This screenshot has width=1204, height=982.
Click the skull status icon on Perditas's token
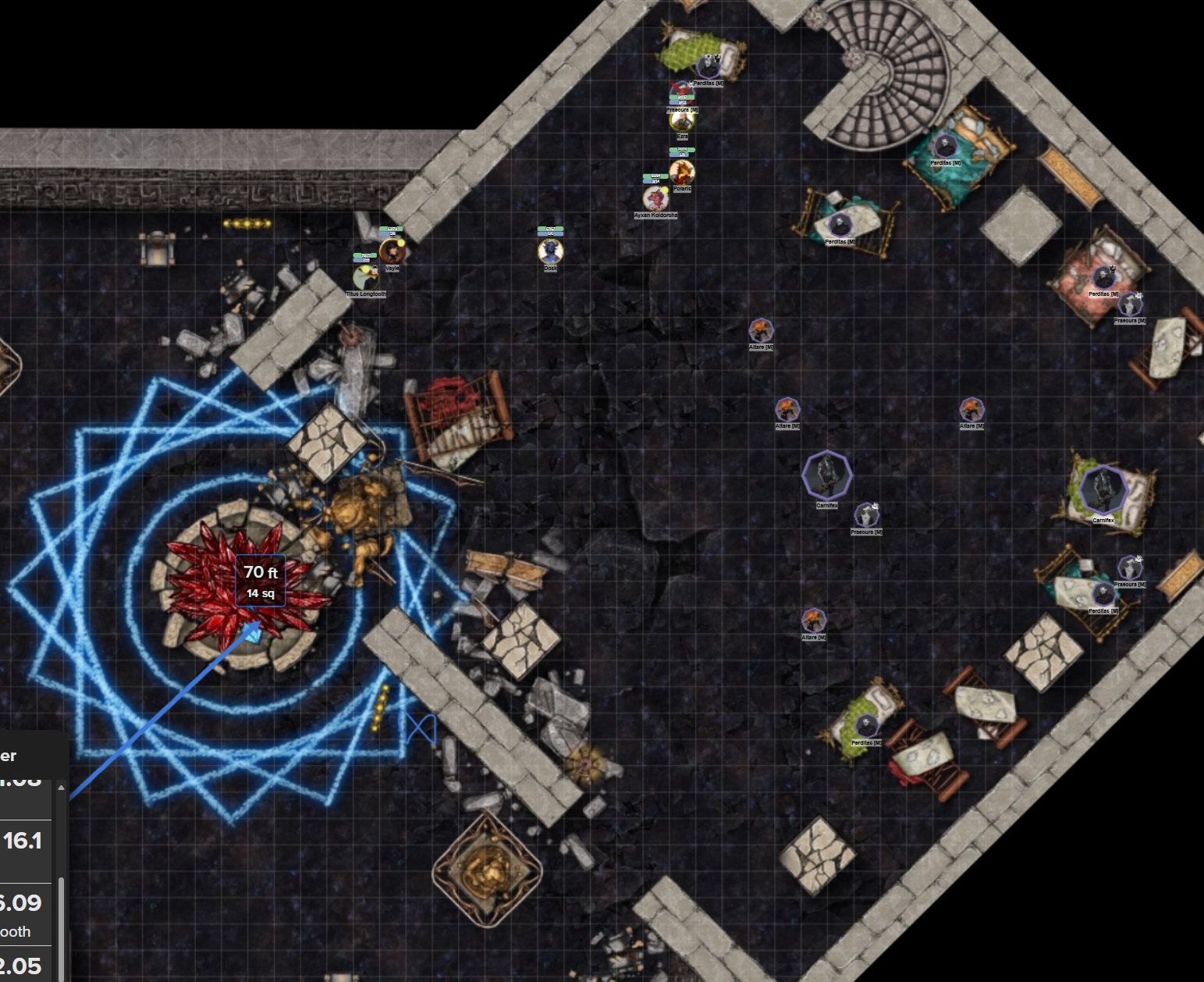(x=717, y=58)
